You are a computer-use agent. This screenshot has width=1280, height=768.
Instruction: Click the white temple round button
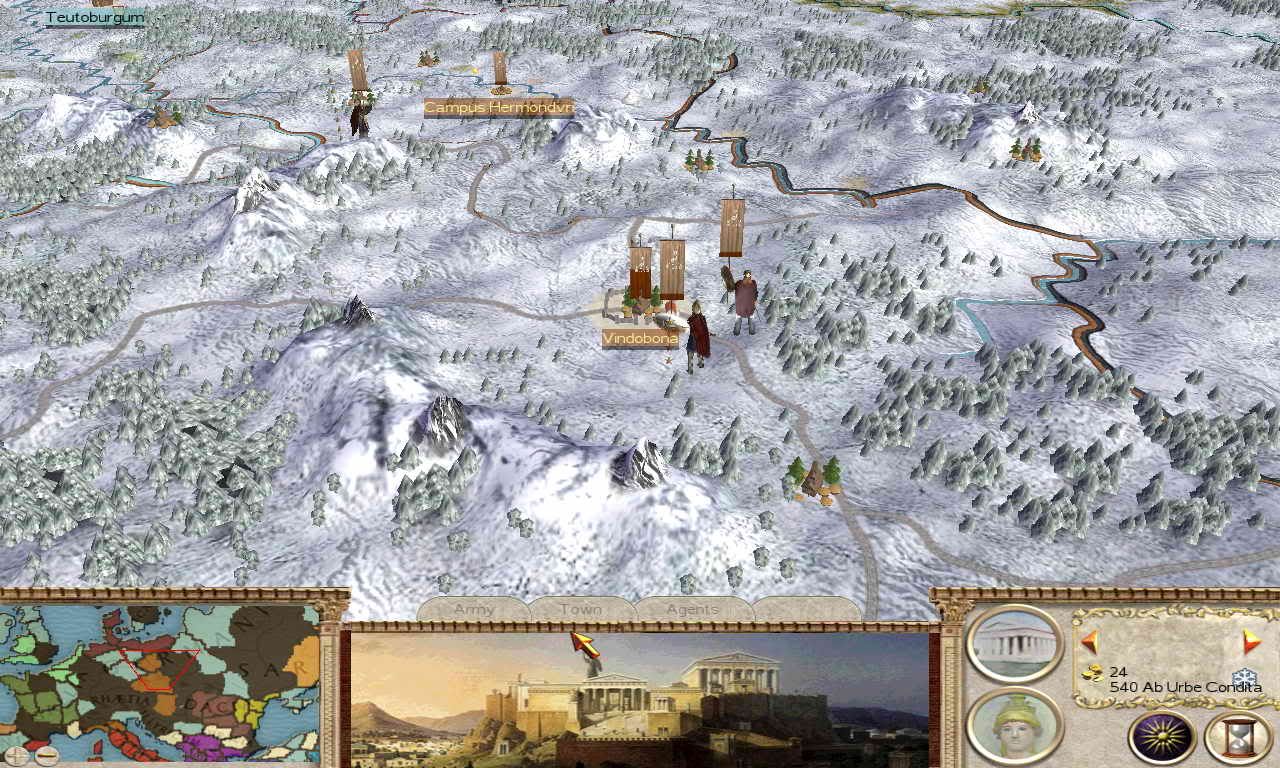[1015, 644]
